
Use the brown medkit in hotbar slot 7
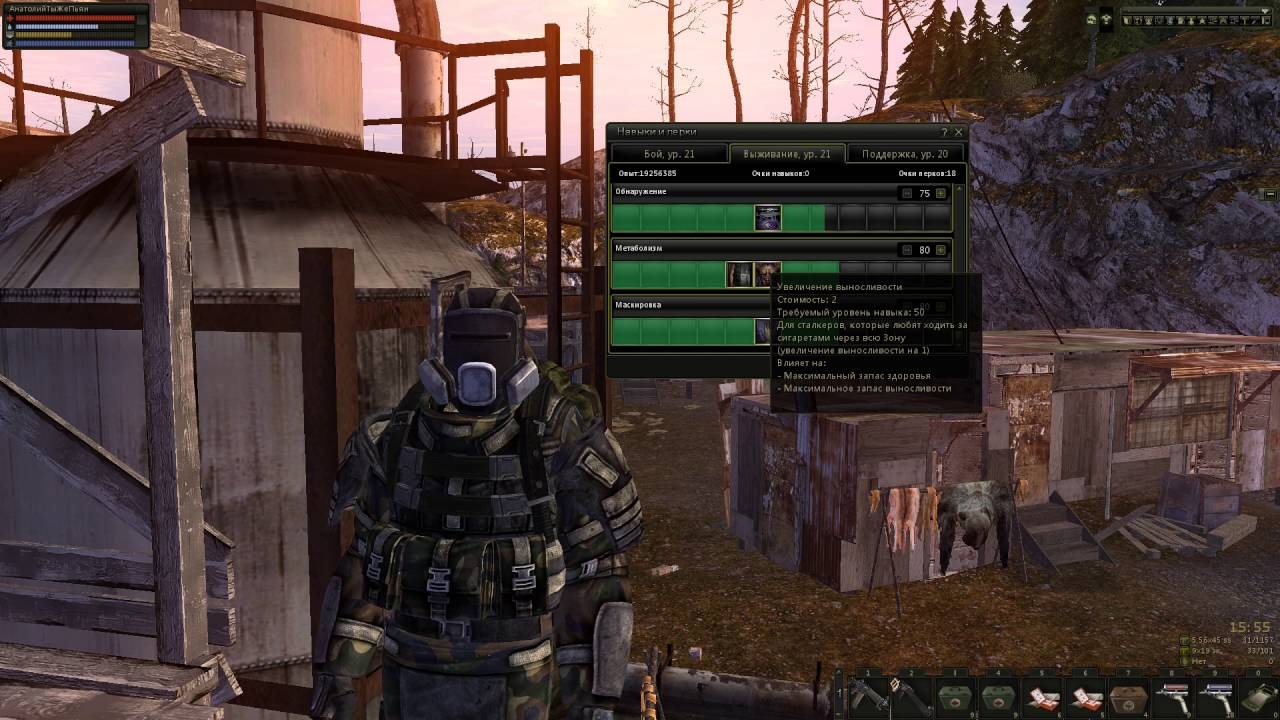pos(1127,693)
